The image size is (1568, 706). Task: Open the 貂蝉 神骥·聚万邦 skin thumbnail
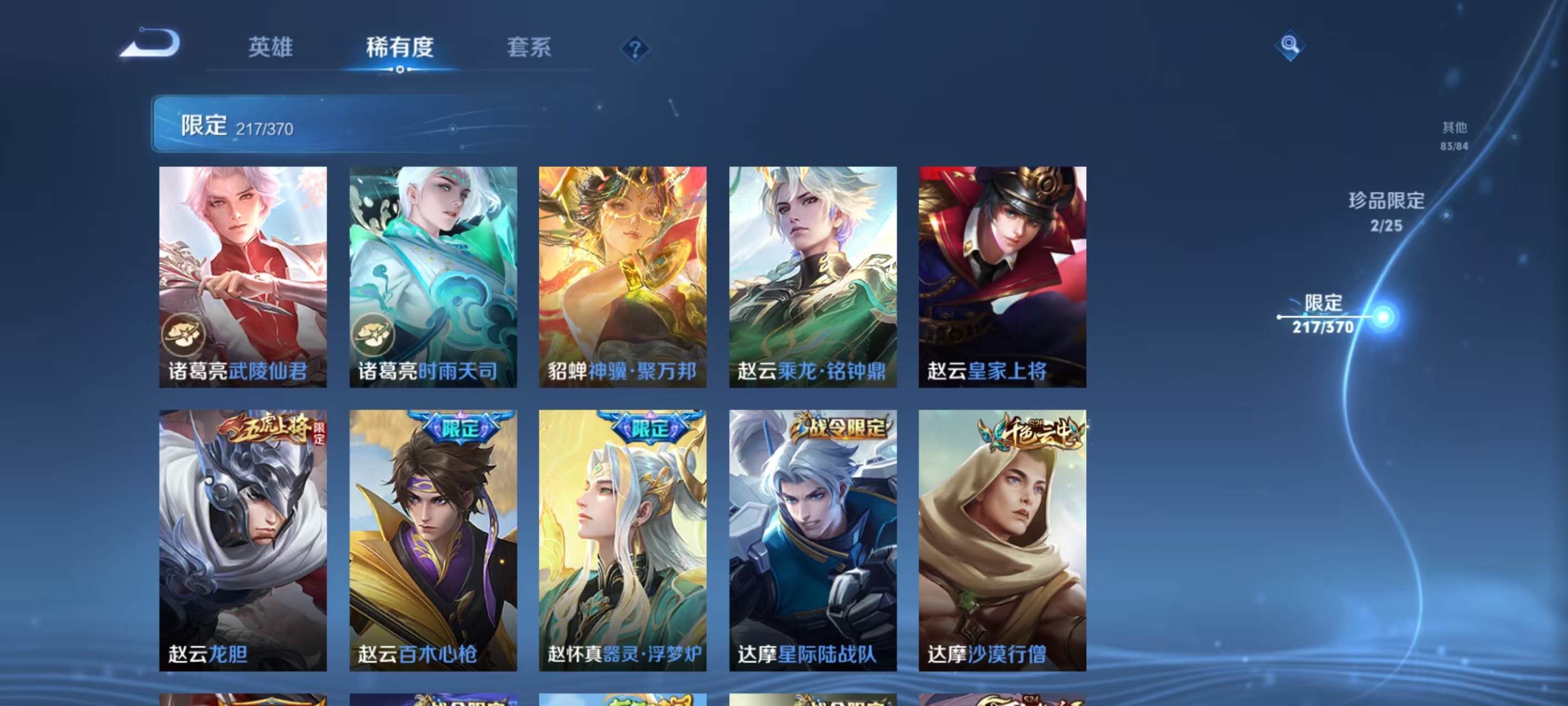tap(622, 274)
